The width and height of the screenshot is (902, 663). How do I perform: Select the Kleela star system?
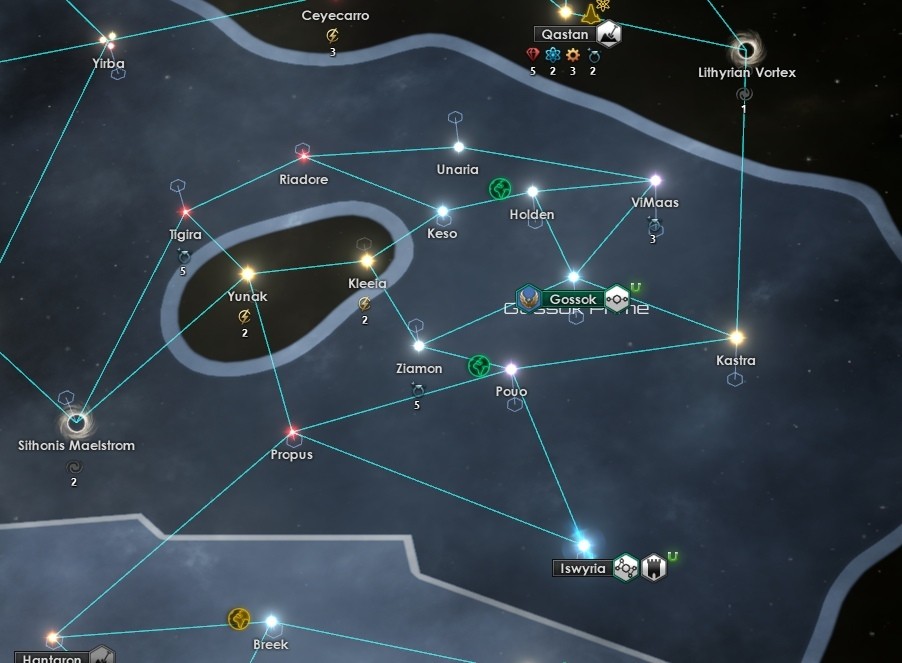click(367, 261)
